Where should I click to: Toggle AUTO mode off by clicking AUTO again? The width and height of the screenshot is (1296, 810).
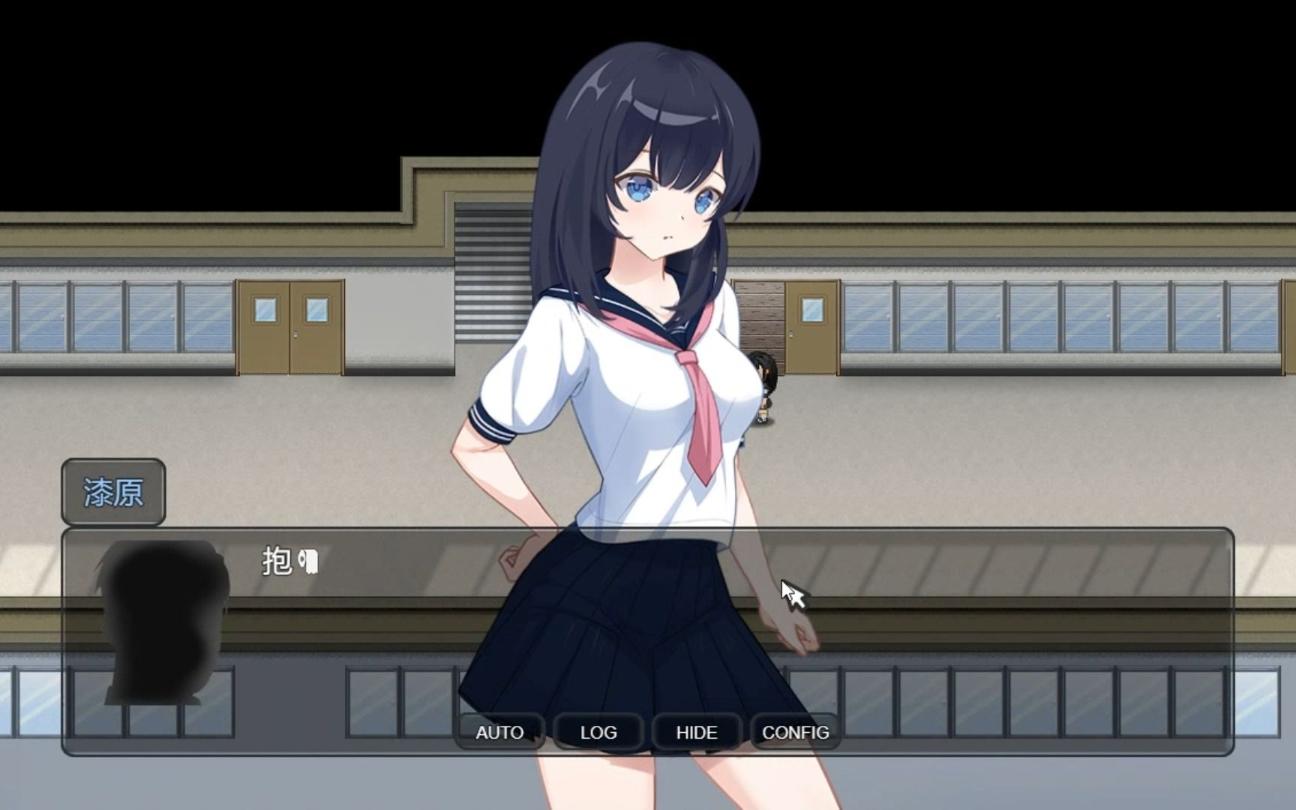point(499,732)
